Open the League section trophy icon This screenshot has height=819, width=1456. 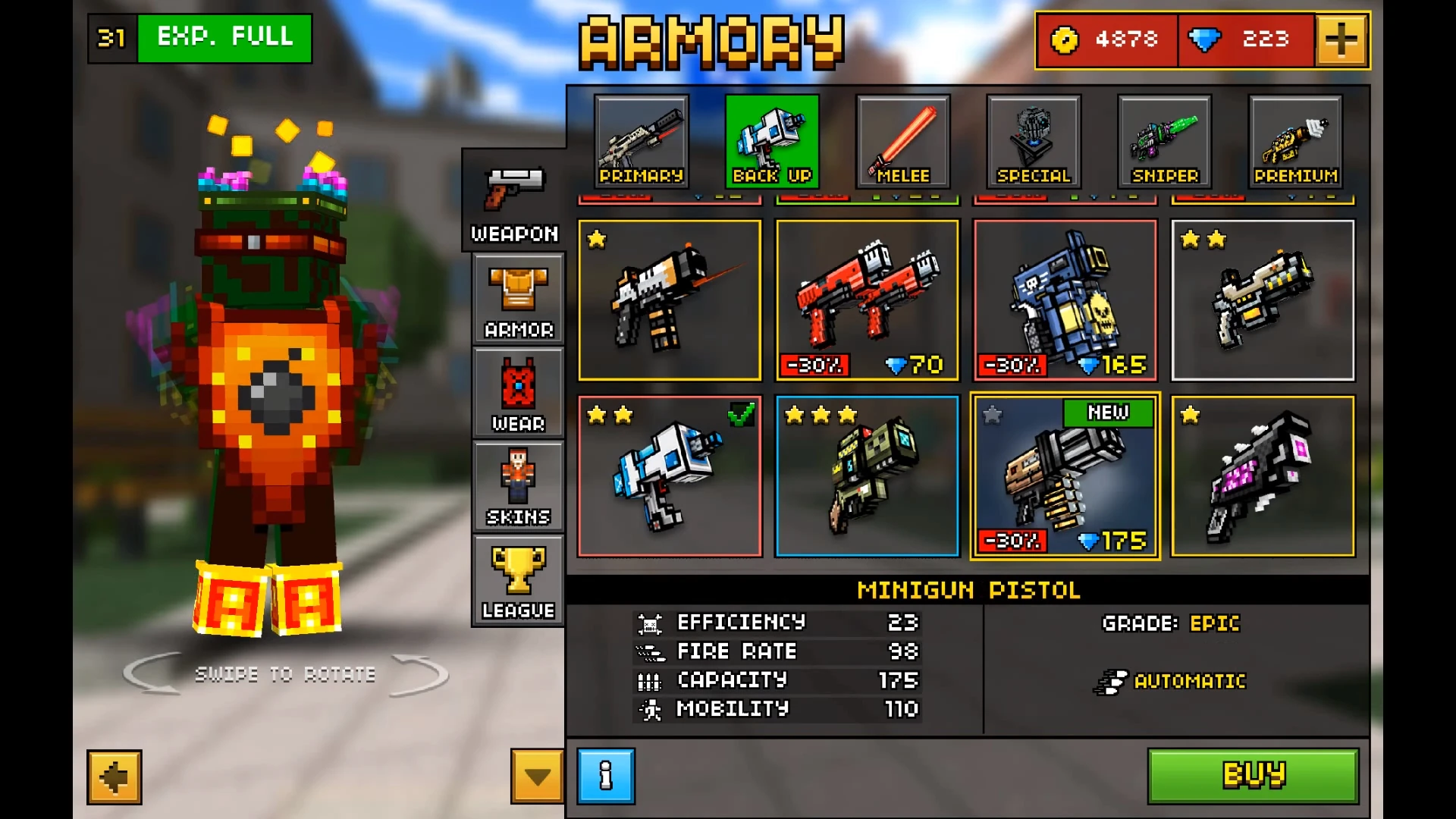coord(517,580)
